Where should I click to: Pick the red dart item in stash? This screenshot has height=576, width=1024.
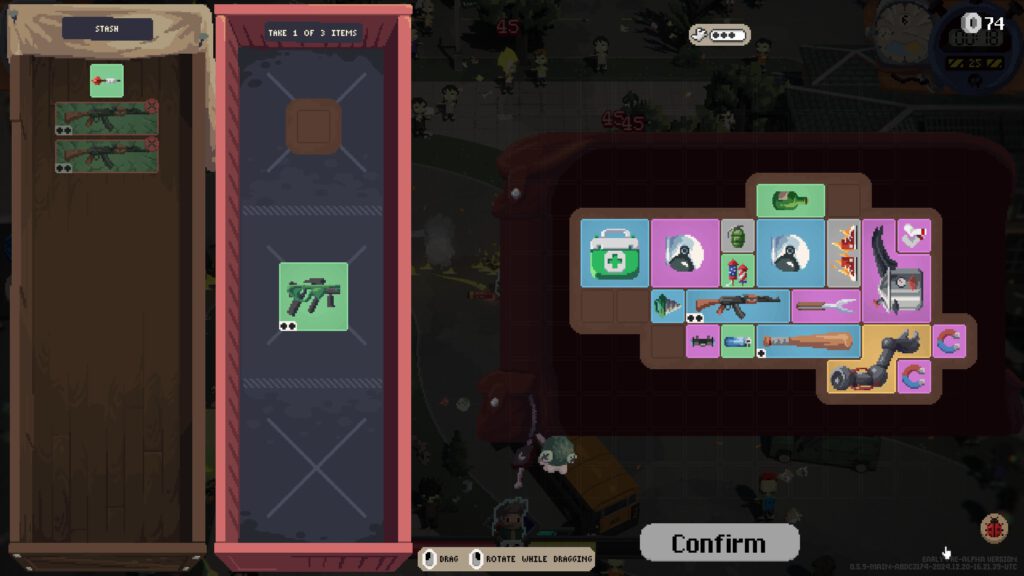coord(107,80)
